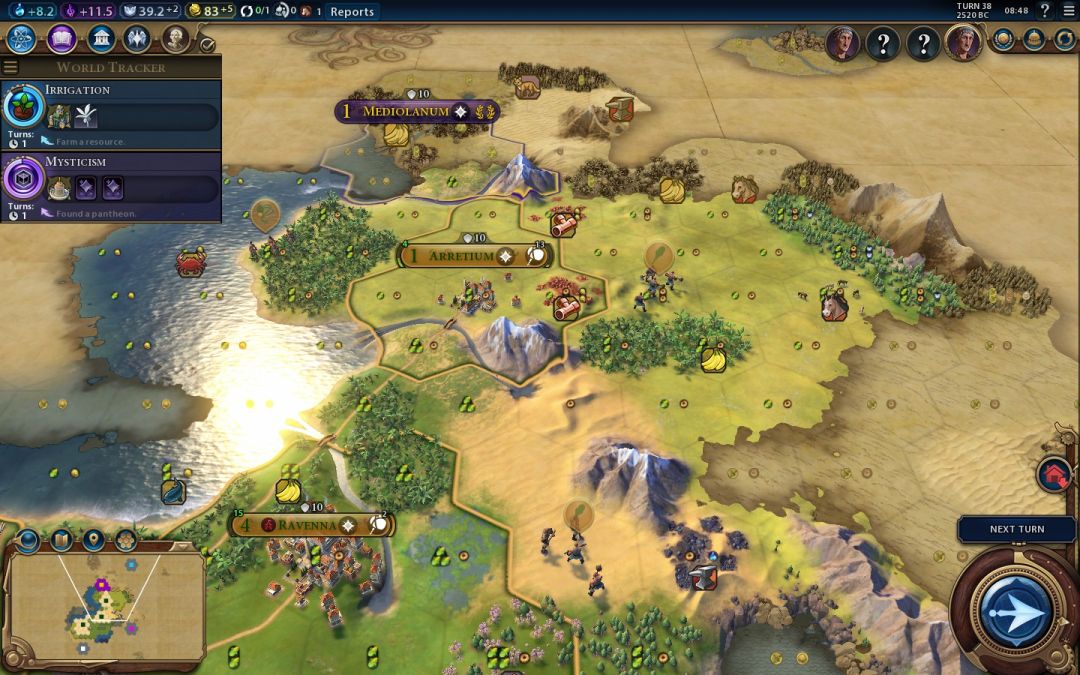The height and width of the screenshot is (675, 1080).
Task: Open the World Tracker options menu
Action: click(11, 67)
